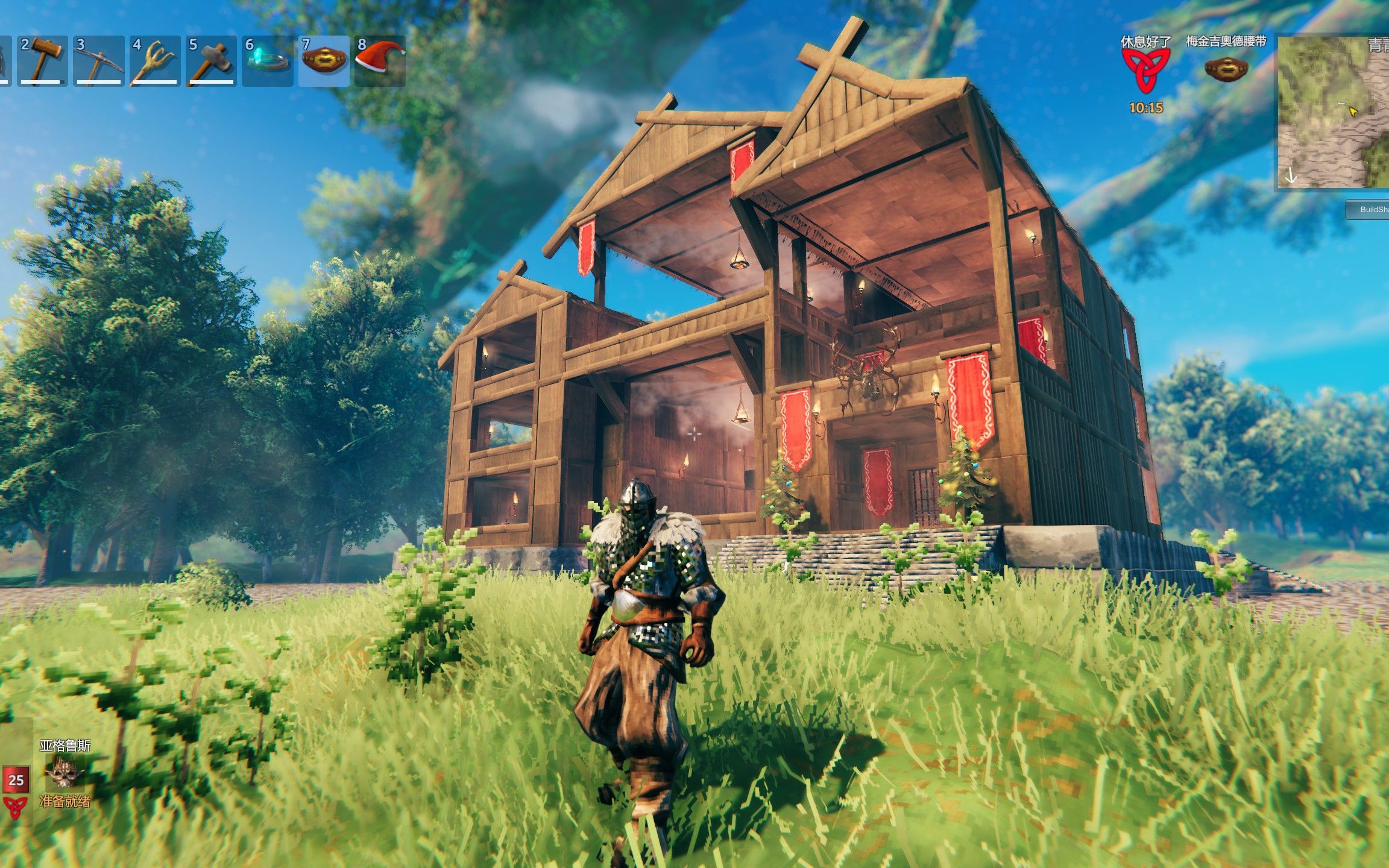Image resolution: width=1389 pixels, height=868 pixels.
Task: Click the Megingjord belt status effect icon
Action: (x=1226, y=68)
